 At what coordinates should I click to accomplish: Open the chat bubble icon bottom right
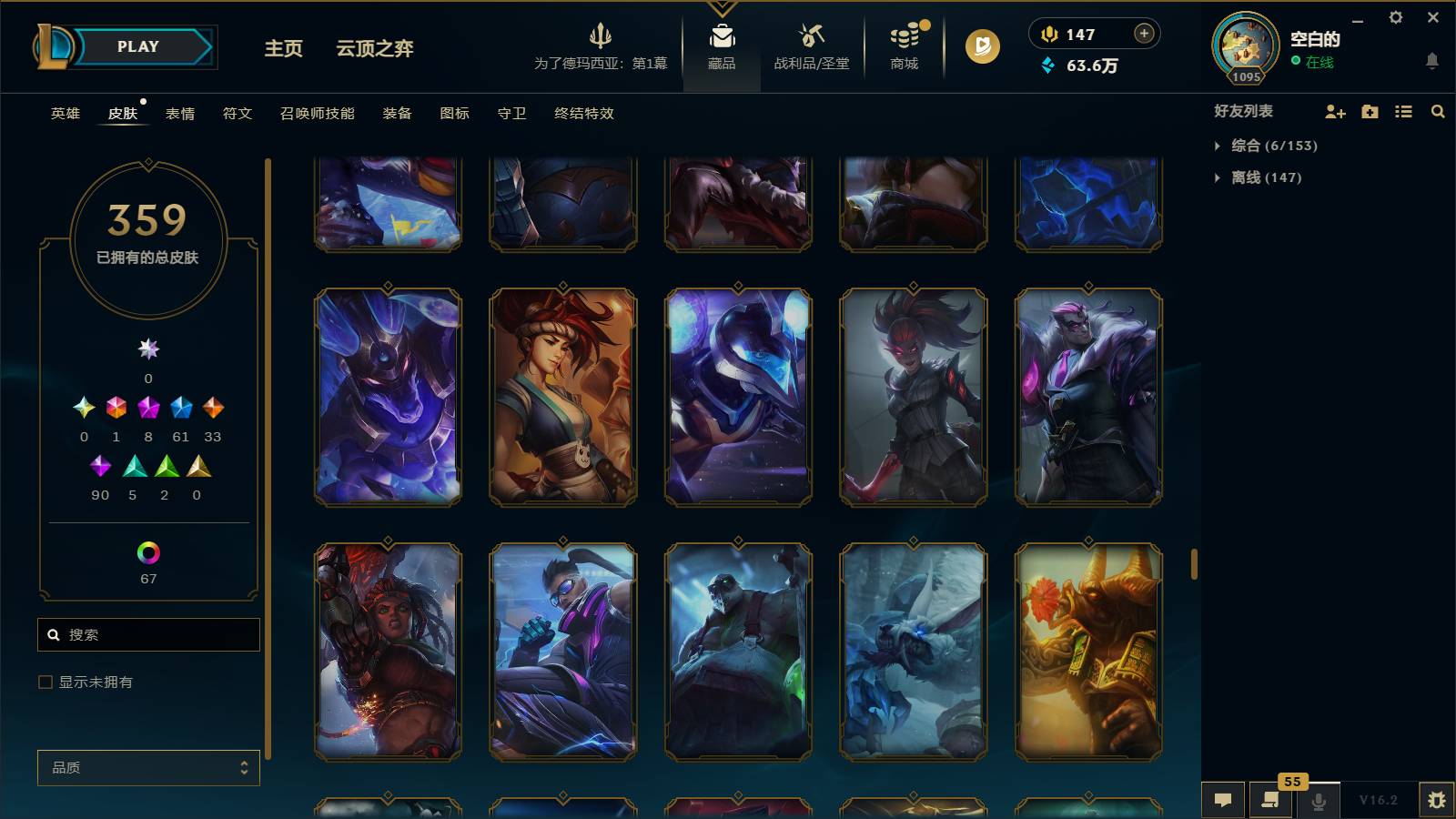click(1224, 801)
